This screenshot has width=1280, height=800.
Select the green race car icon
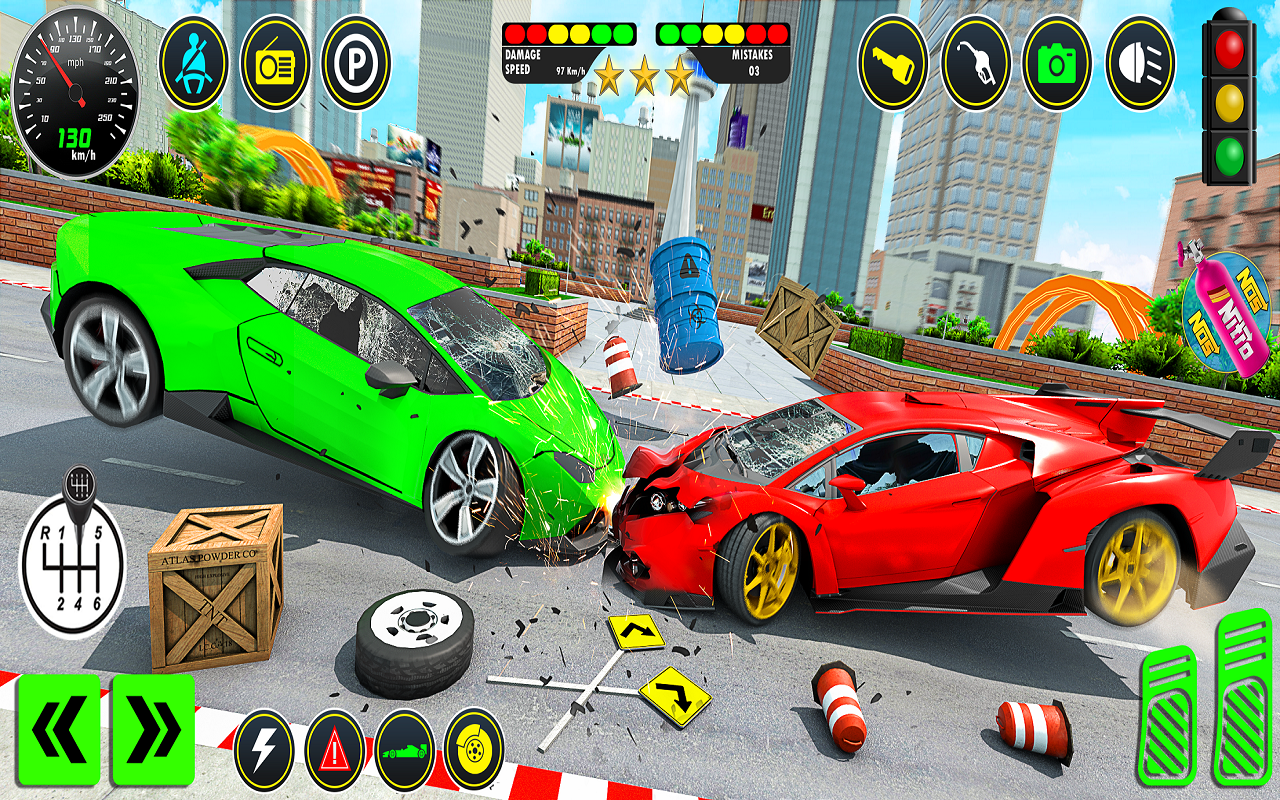point(404,749)
